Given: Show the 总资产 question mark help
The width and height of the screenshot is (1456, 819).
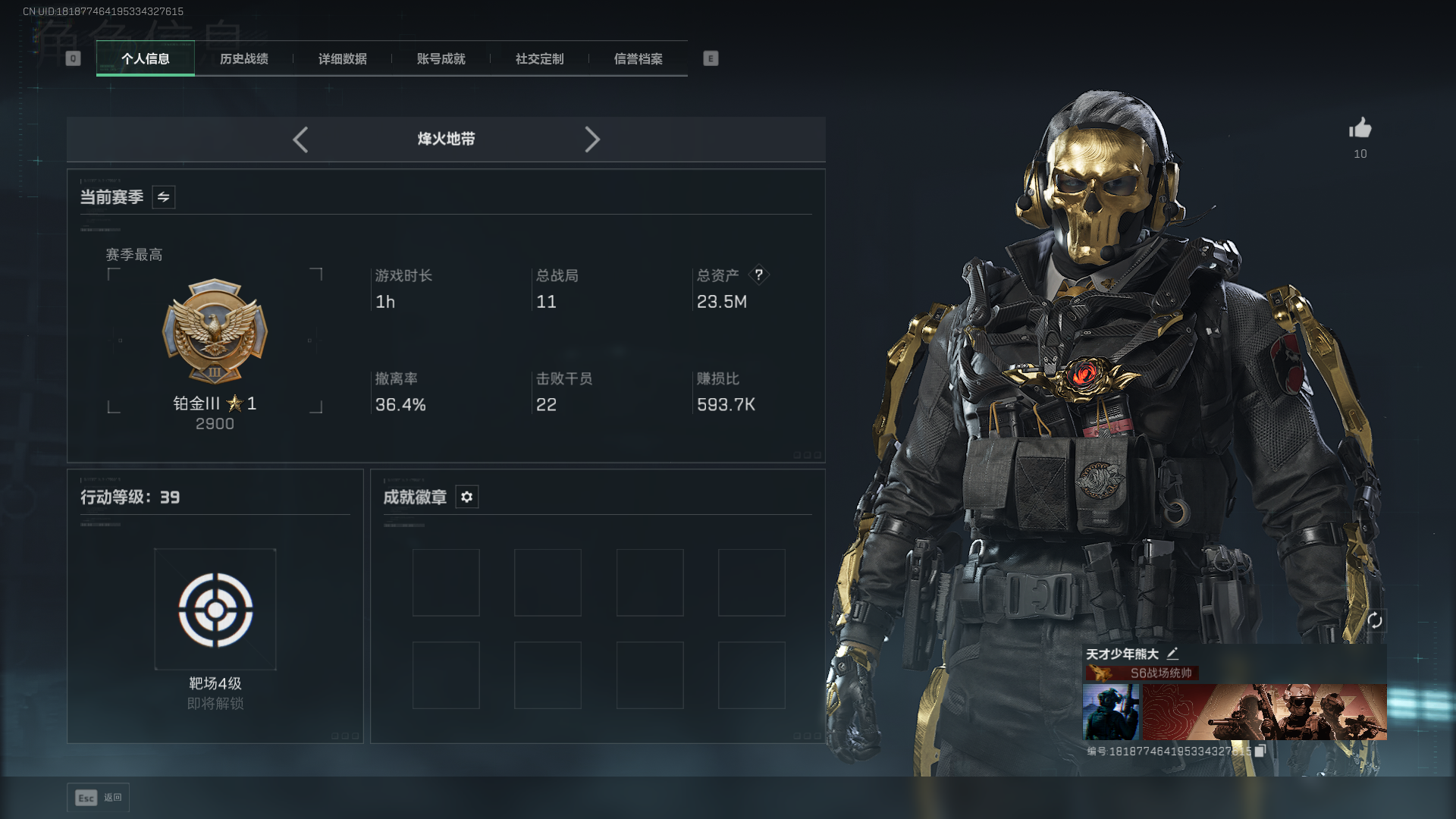Looking at the screenshot, I should (x=758, y=275).
